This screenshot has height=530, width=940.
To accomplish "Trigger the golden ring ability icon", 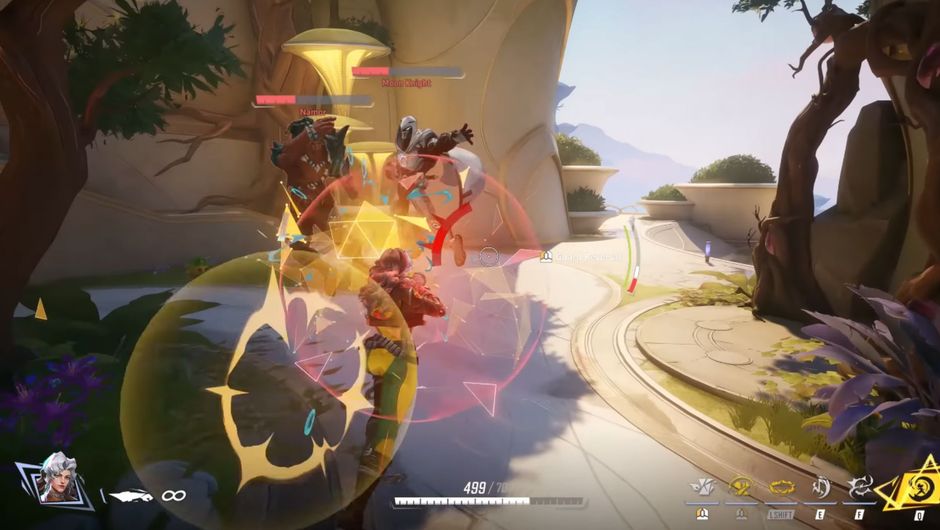I will [x=781, y=489].
